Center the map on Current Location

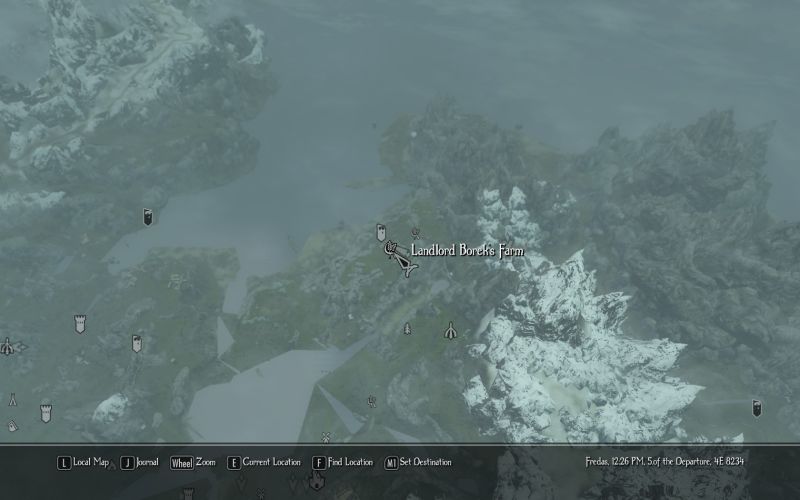[x=263, y=462]
